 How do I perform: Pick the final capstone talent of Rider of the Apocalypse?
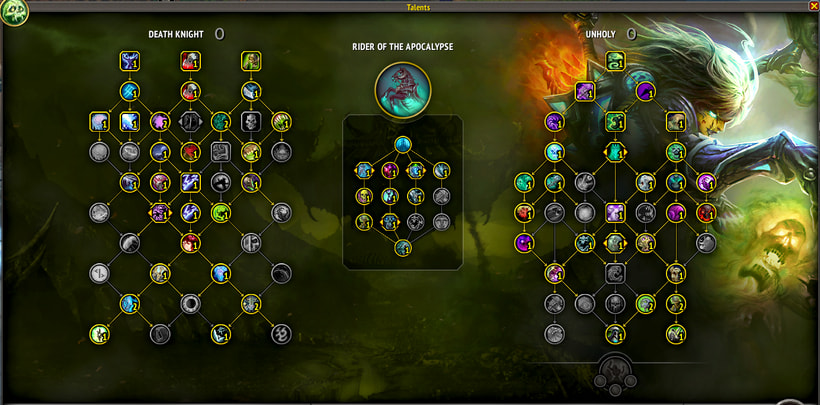click(x=402, y=247)
